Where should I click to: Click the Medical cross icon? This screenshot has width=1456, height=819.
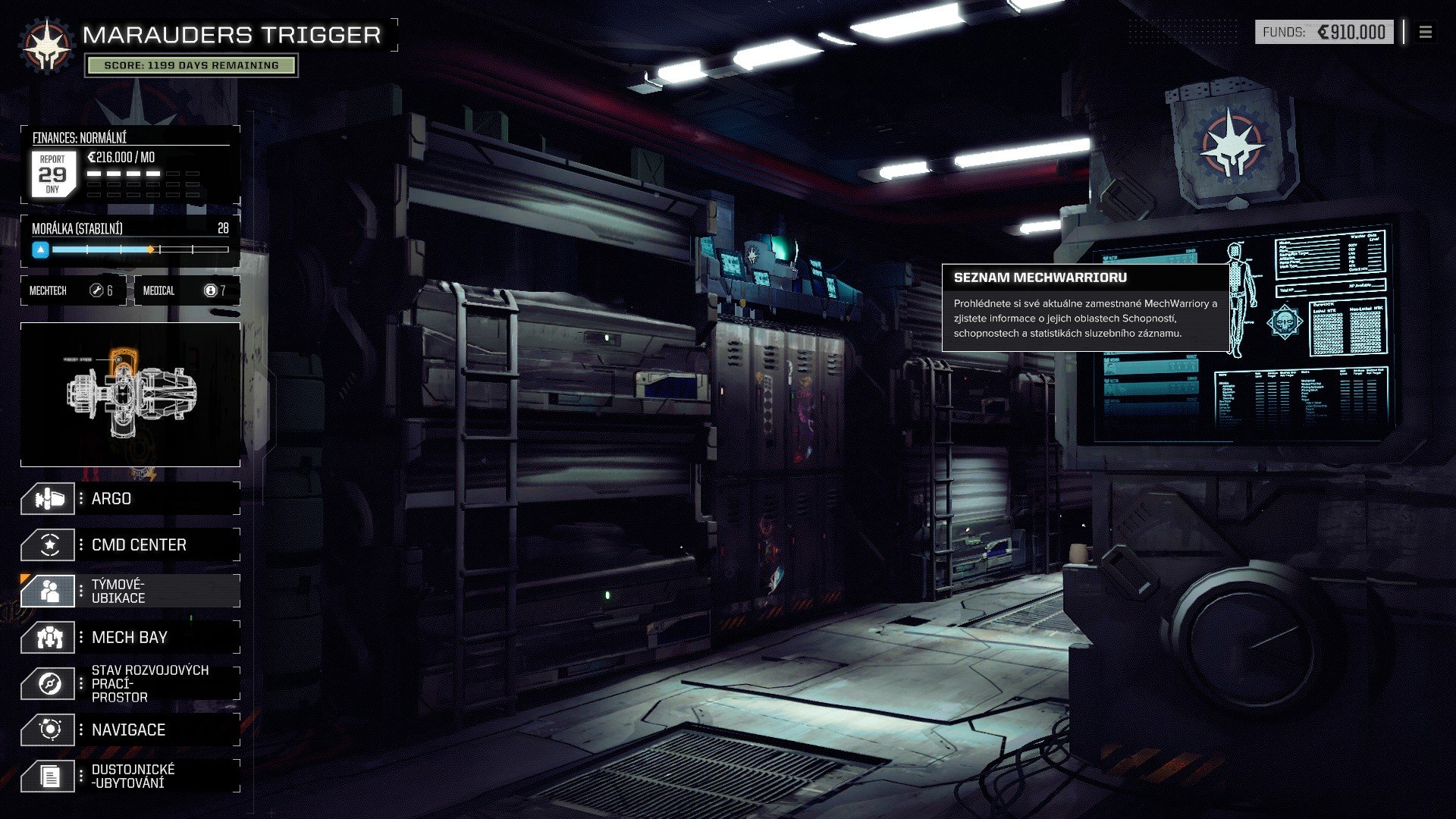coord(209,290)
